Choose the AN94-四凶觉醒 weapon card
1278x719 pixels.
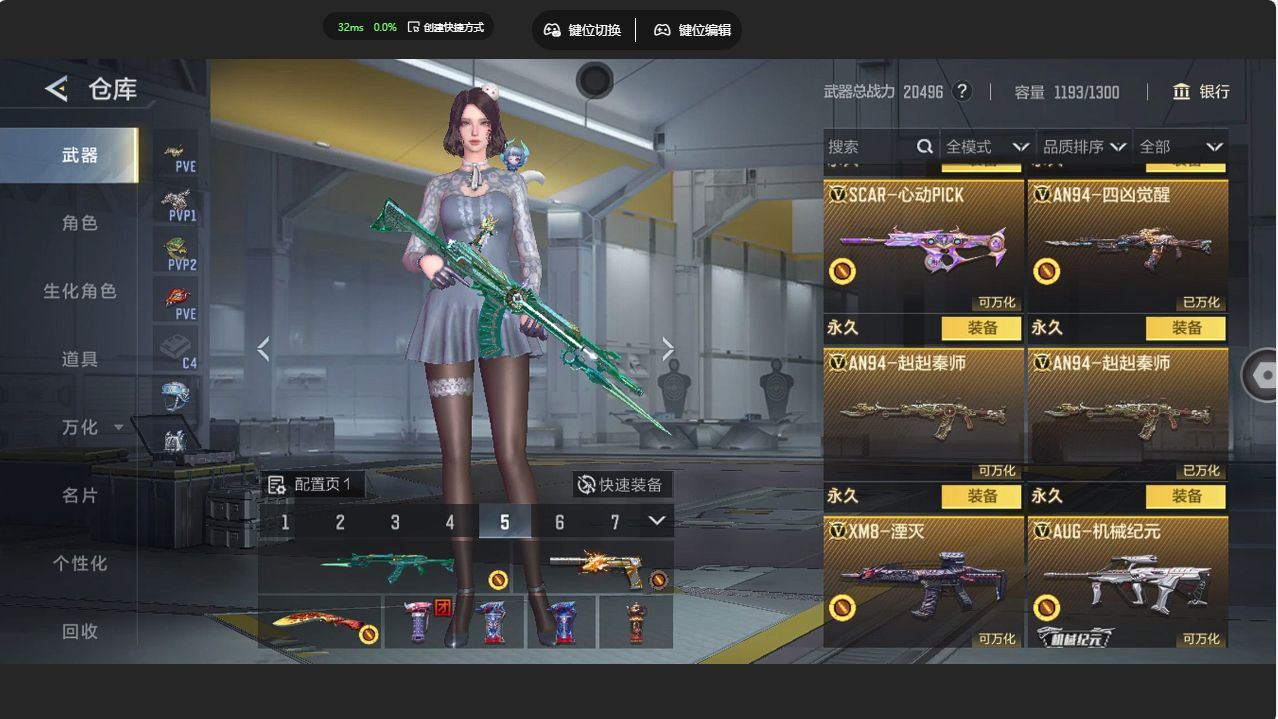(1128, 245)
